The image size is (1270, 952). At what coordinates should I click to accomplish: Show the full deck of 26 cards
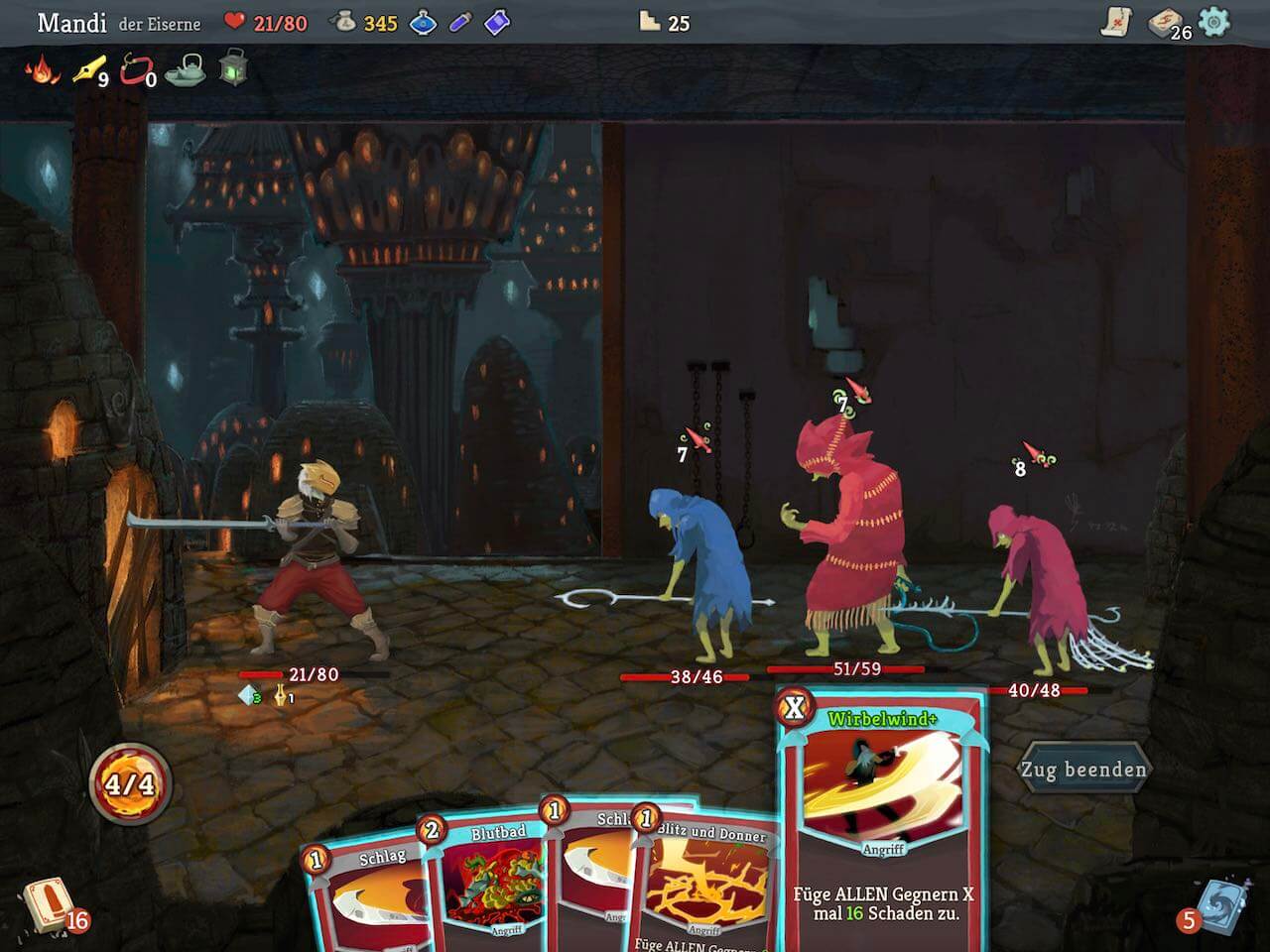1165,23
